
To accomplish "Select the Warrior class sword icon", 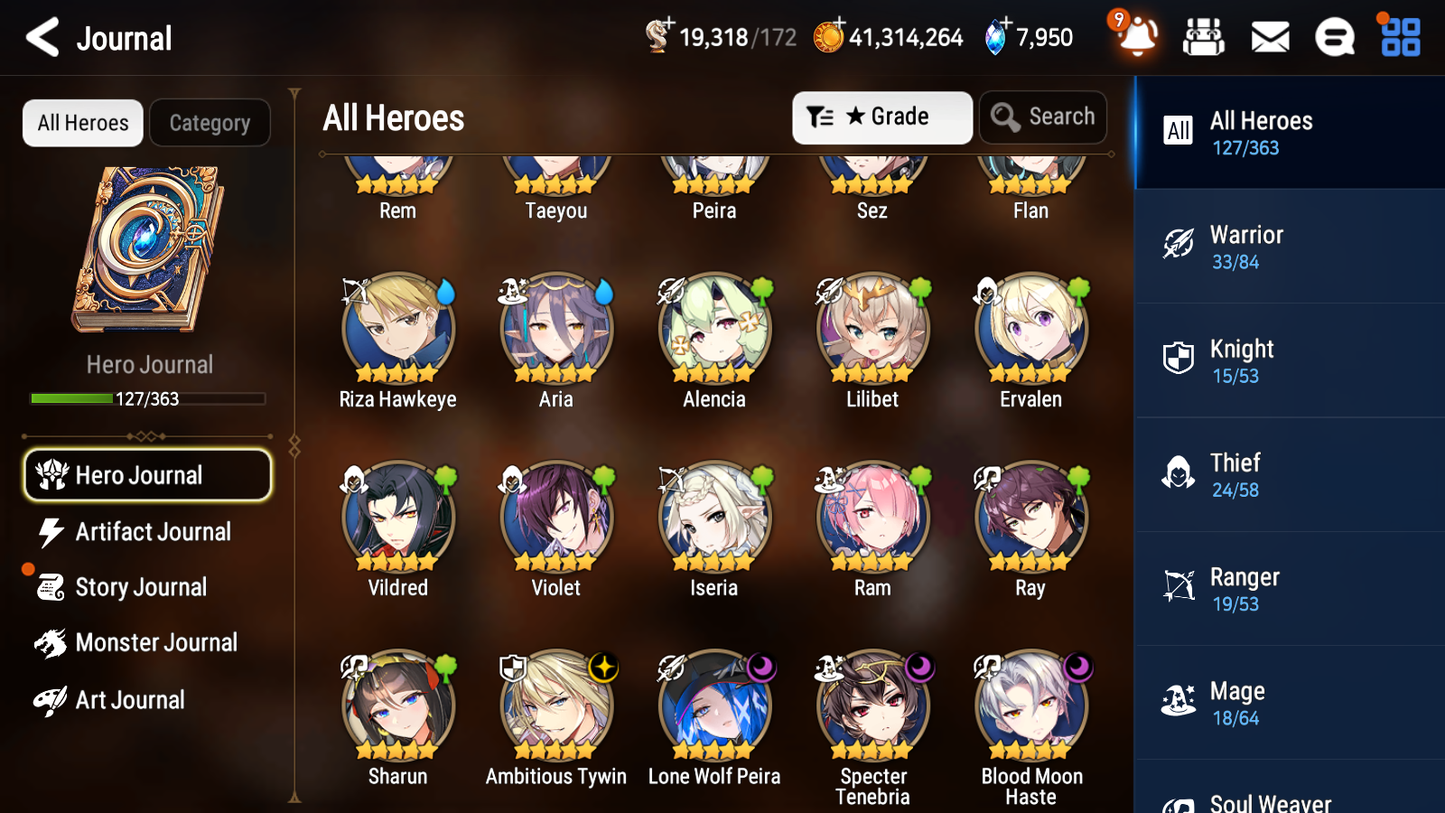I will (x=1179, y=244).
